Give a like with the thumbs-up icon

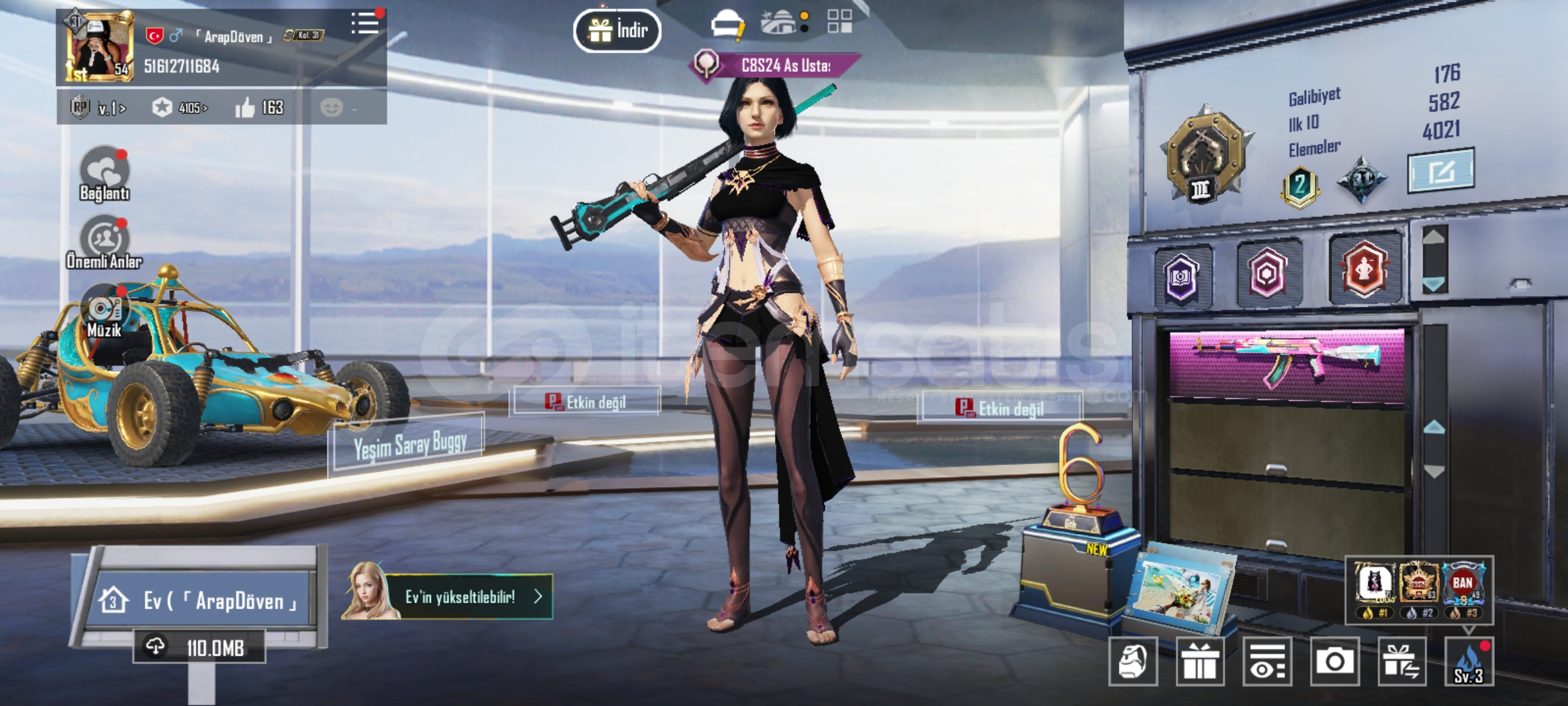pos(245,108)
